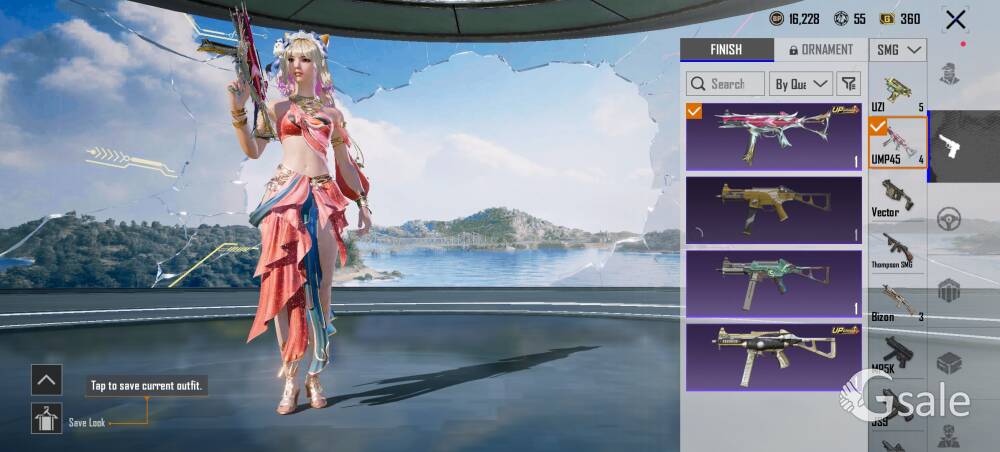The height and width of the screenshot is (452, 1000).
Task: Open the character outfit category icon
Action: [950, 73]
